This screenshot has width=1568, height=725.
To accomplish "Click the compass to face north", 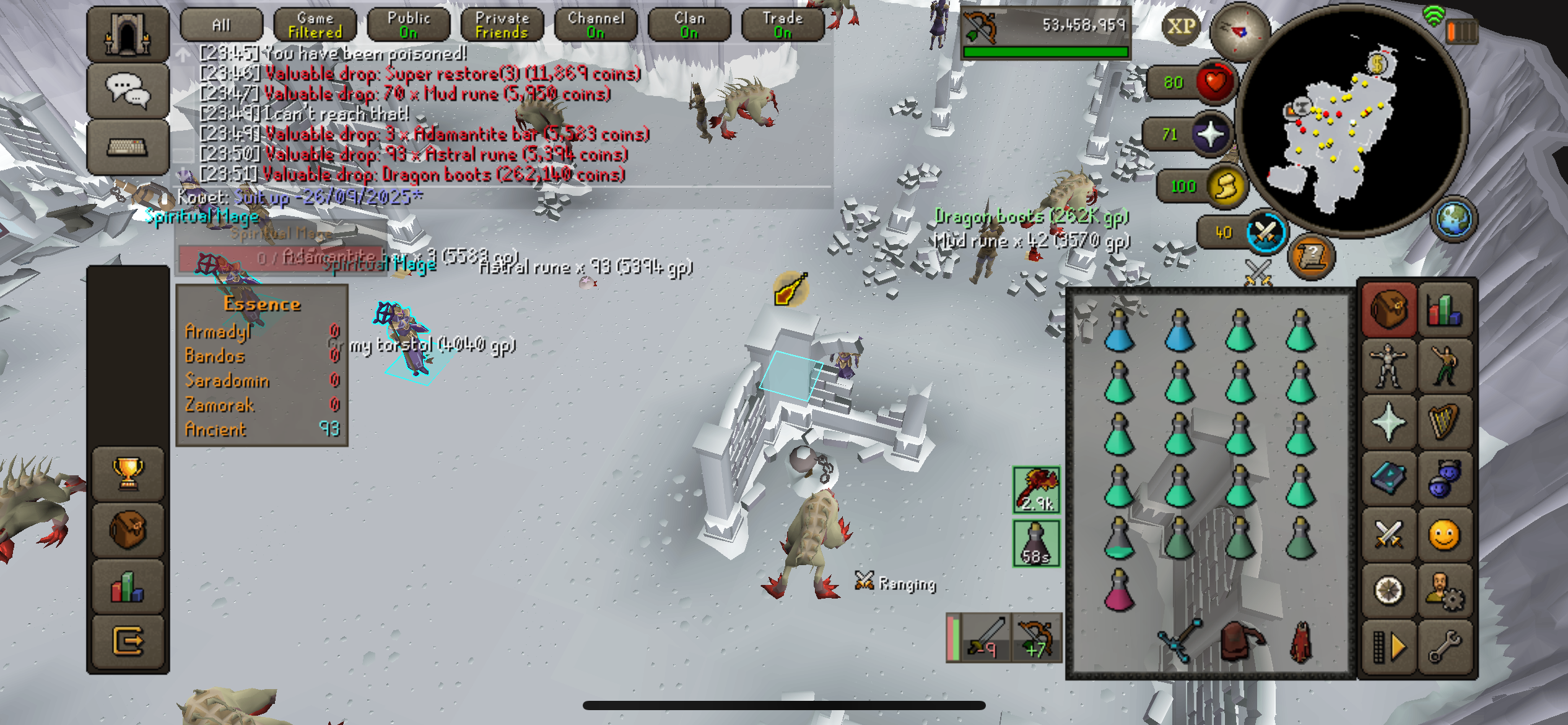I will [x=1239, y=32].
